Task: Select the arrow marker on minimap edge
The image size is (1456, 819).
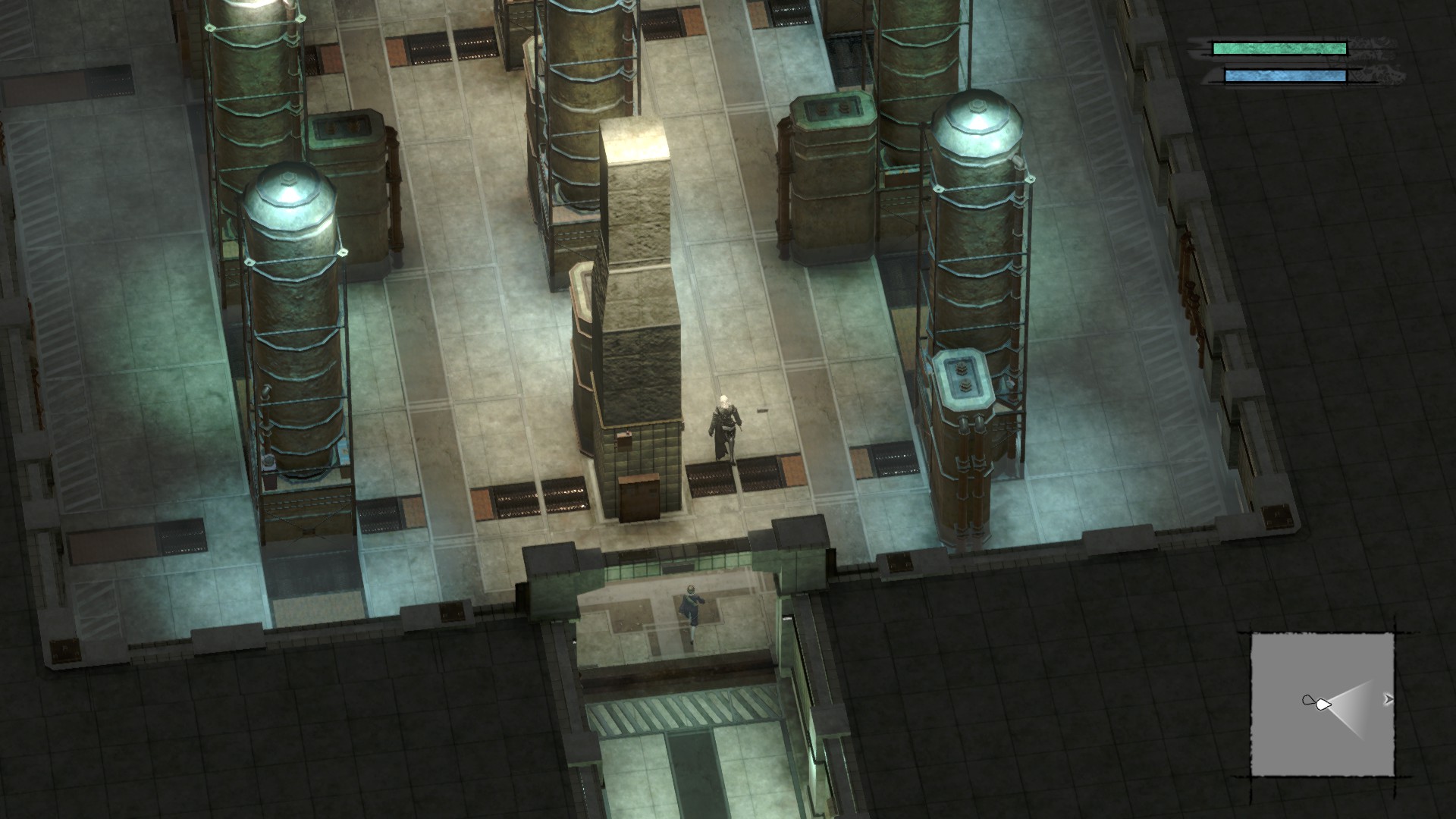Action: pos(1388,699)
